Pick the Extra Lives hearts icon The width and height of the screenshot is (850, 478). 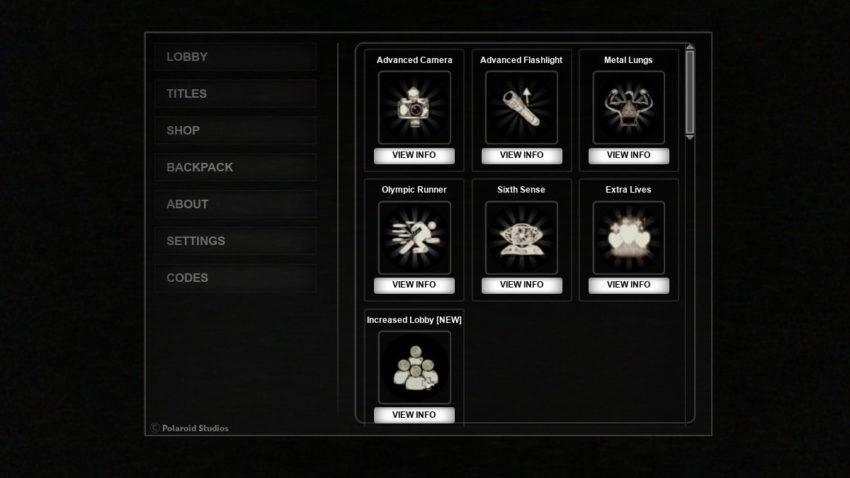(x=628, y=237)
